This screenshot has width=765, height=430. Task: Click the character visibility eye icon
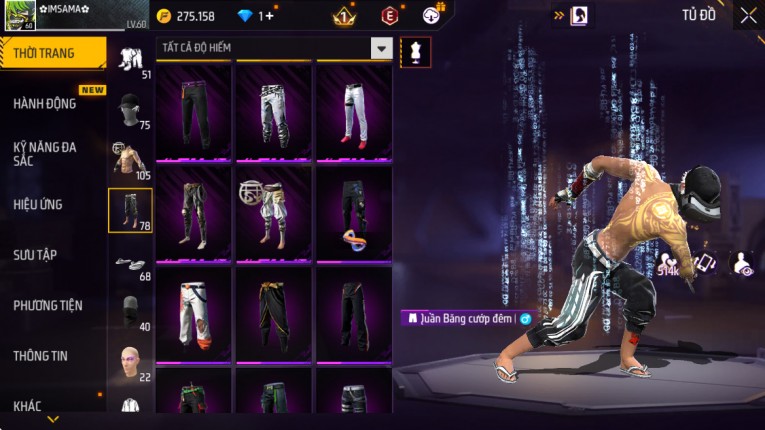(743, 263)
